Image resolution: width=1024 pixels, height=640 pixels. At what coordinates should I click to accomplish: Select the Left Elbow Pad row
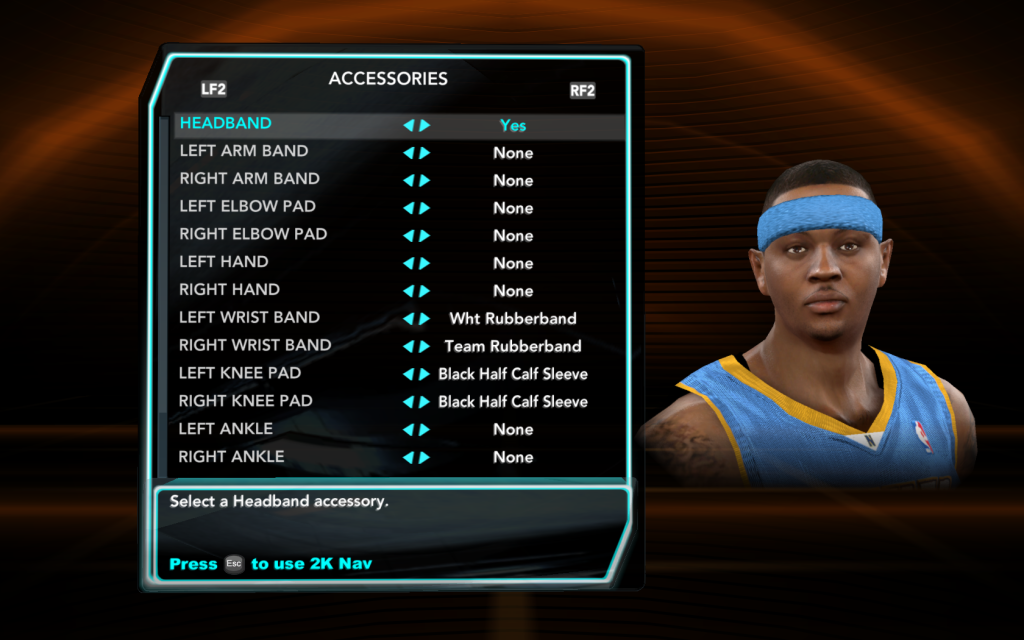[247, 207]
